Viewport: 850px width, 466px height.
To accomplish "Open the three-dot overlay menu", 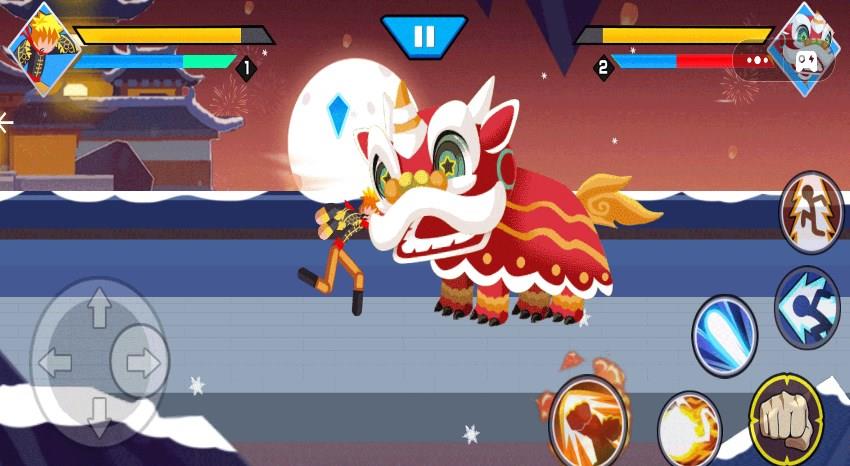I will [757, 61].
